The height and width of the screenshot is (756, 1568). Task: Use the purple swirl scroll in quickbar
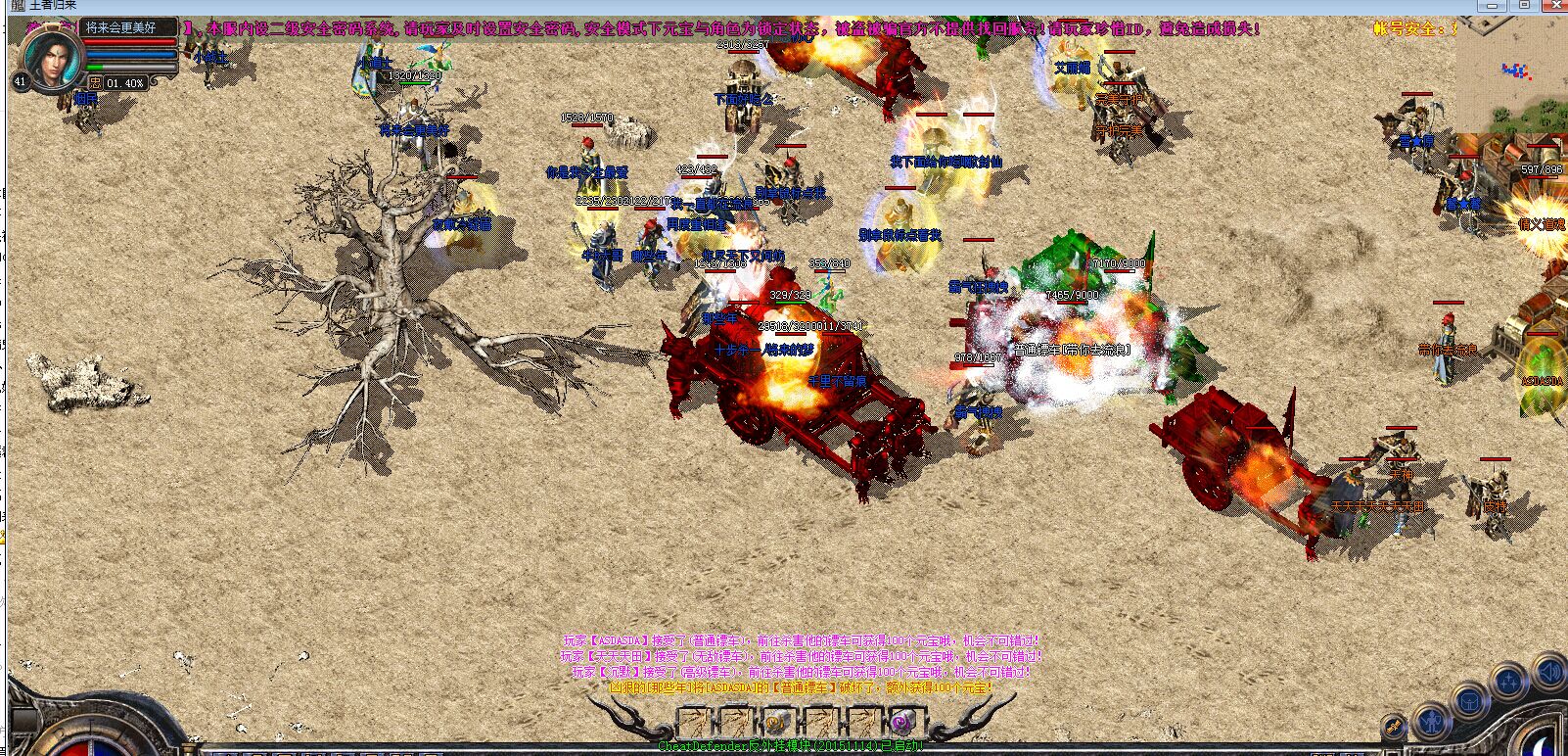[901, 724]
